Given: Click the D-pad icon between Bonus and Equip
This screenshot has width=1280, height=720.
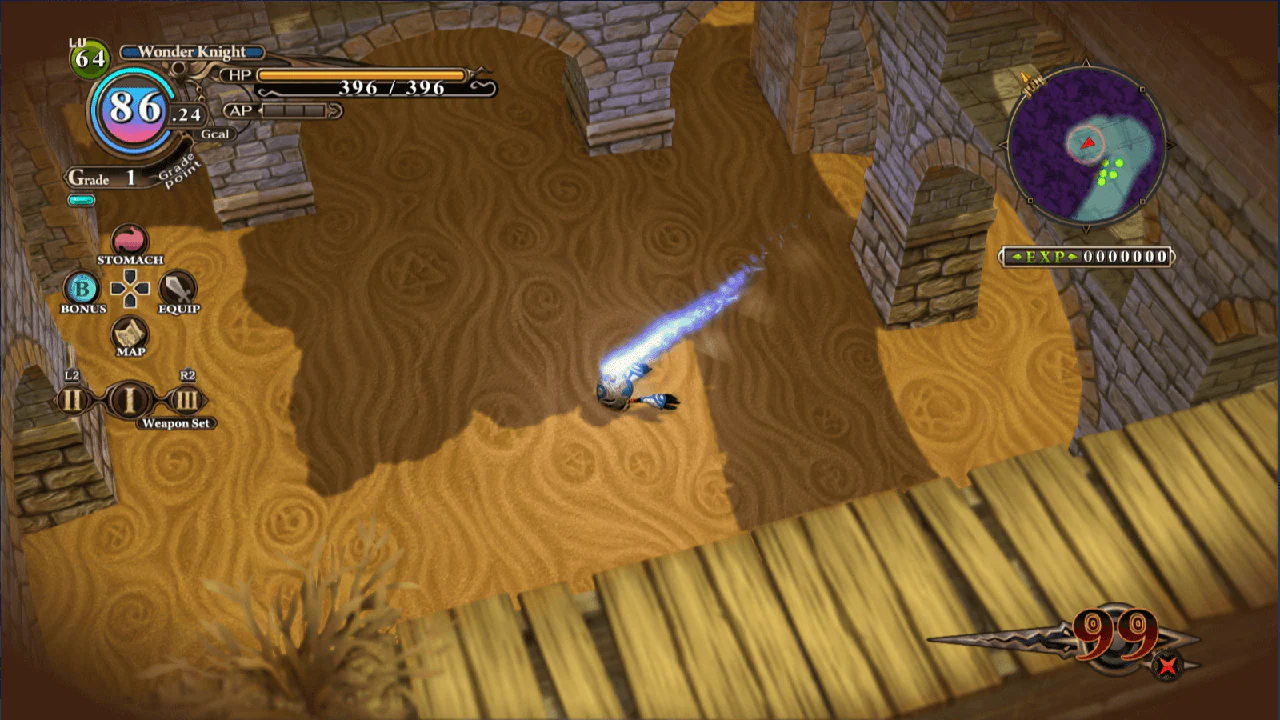Looking at the screenshot, I should (128, 290).
